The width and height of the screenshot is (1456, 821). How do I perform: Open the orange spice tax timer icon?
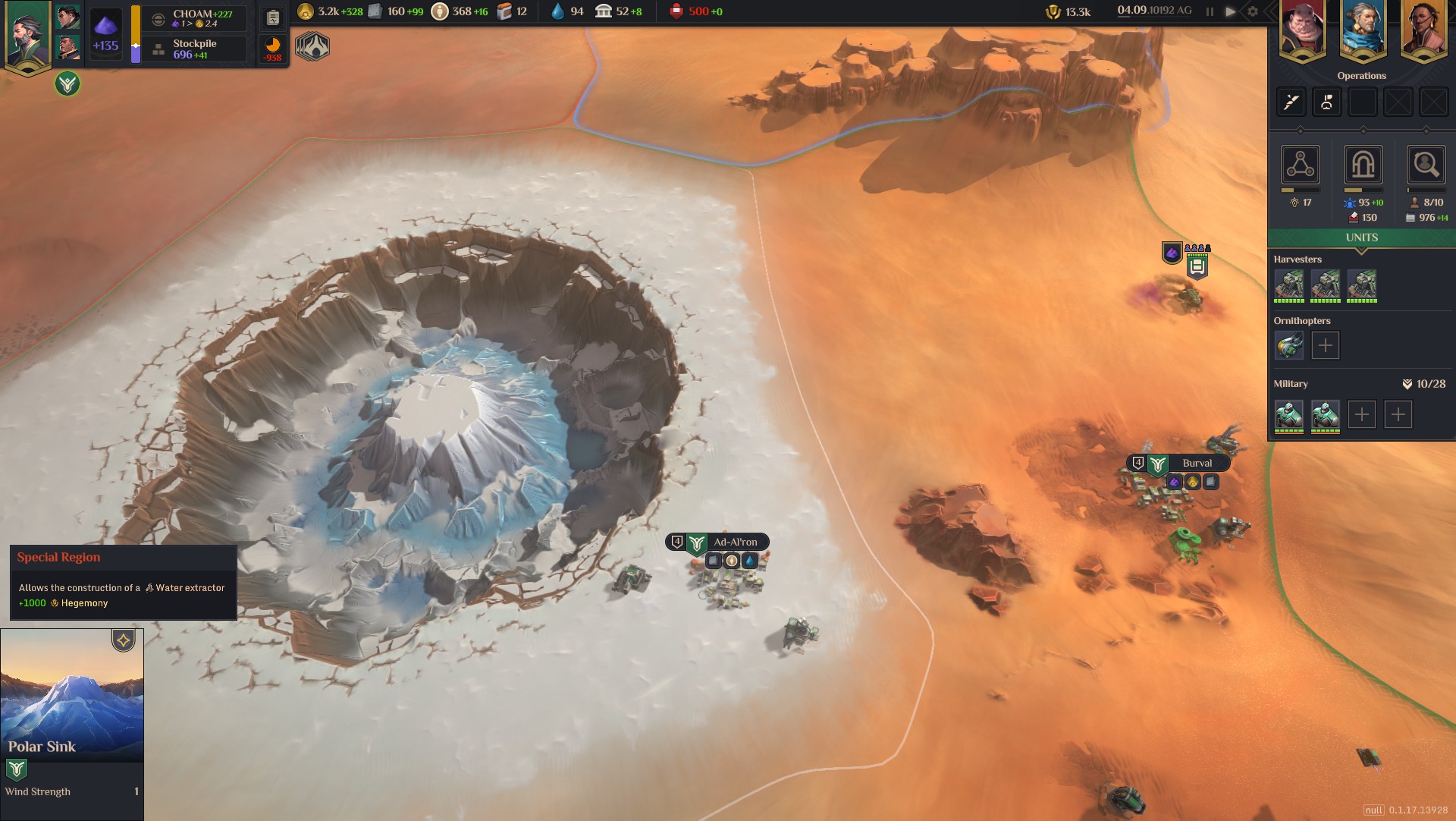click(x=273, y=48)
